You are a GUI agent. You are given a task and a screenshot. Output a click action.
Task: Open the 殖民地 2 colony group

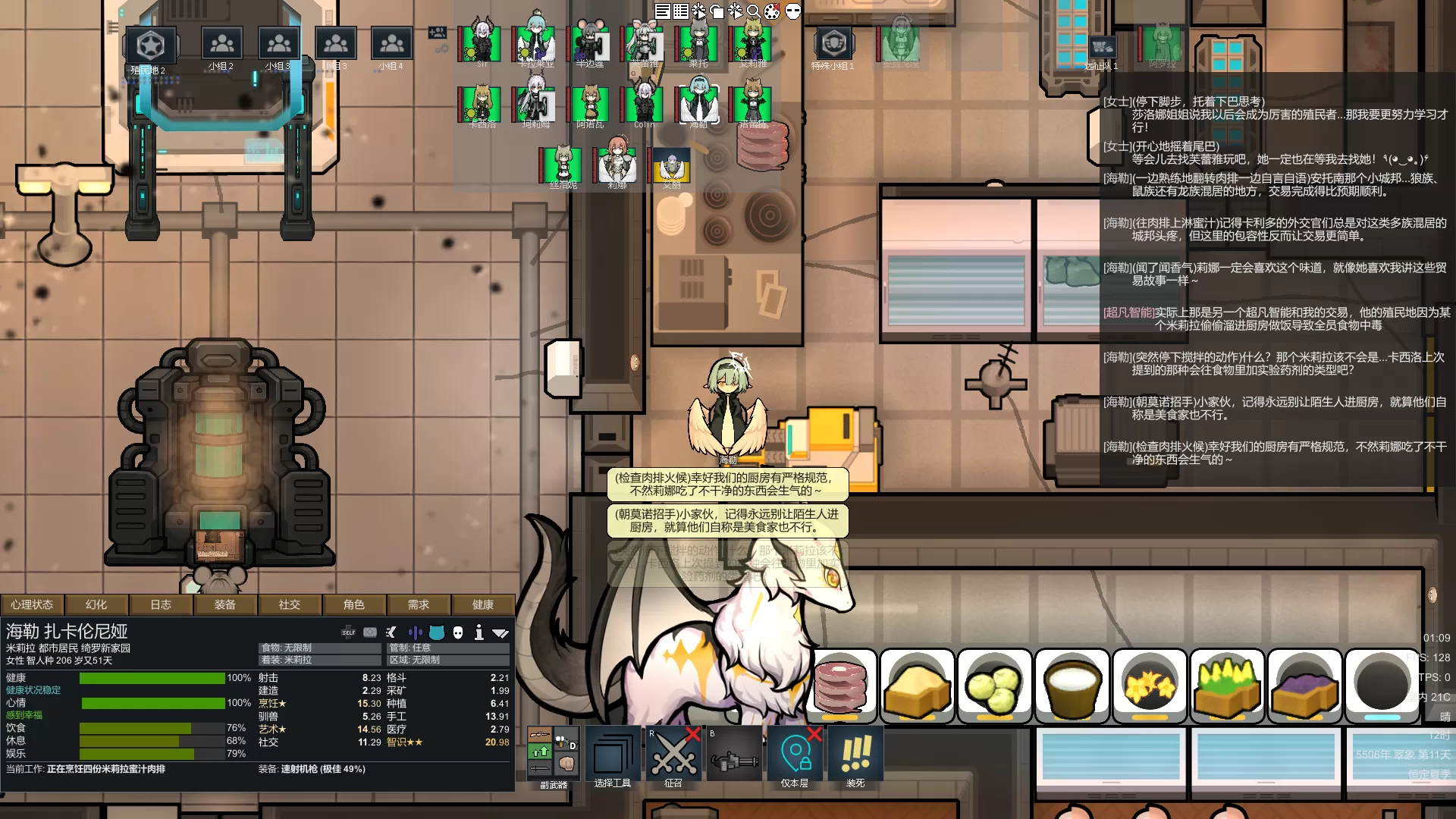click(x=150, y=47)
